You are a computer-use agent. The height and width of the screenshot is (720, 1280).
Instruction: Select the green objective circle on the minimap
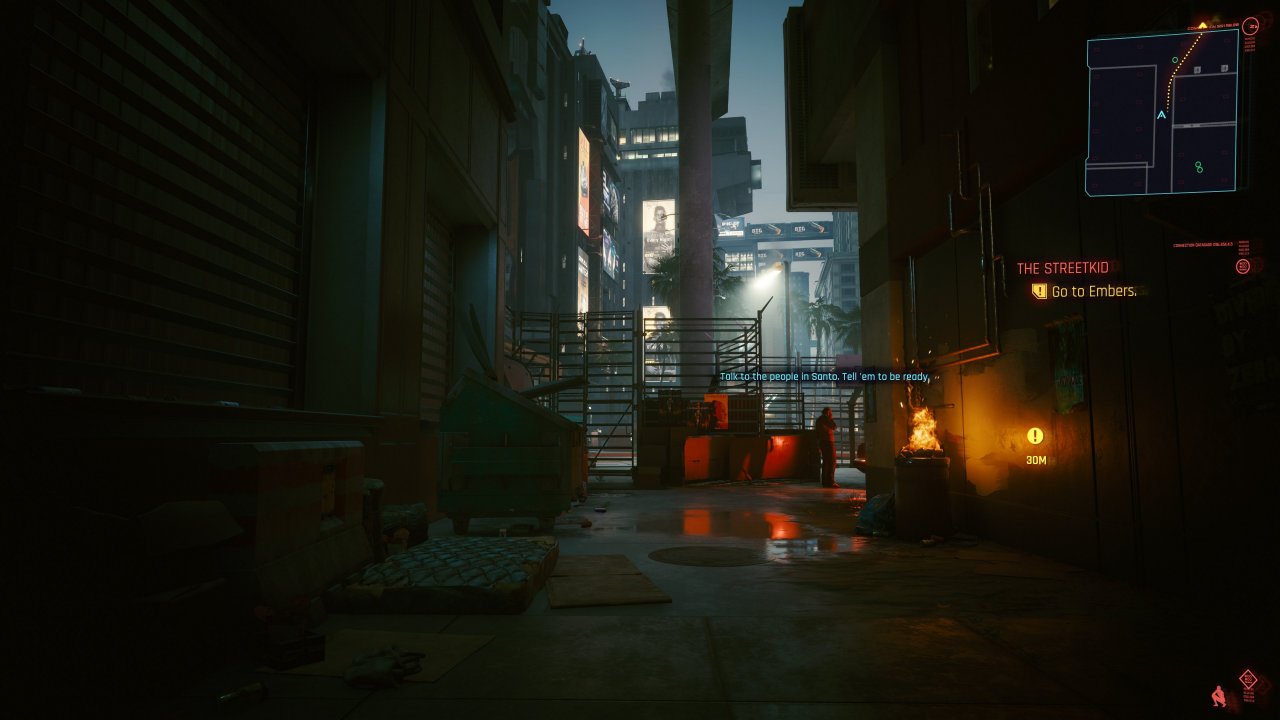tap(1174, 59)
